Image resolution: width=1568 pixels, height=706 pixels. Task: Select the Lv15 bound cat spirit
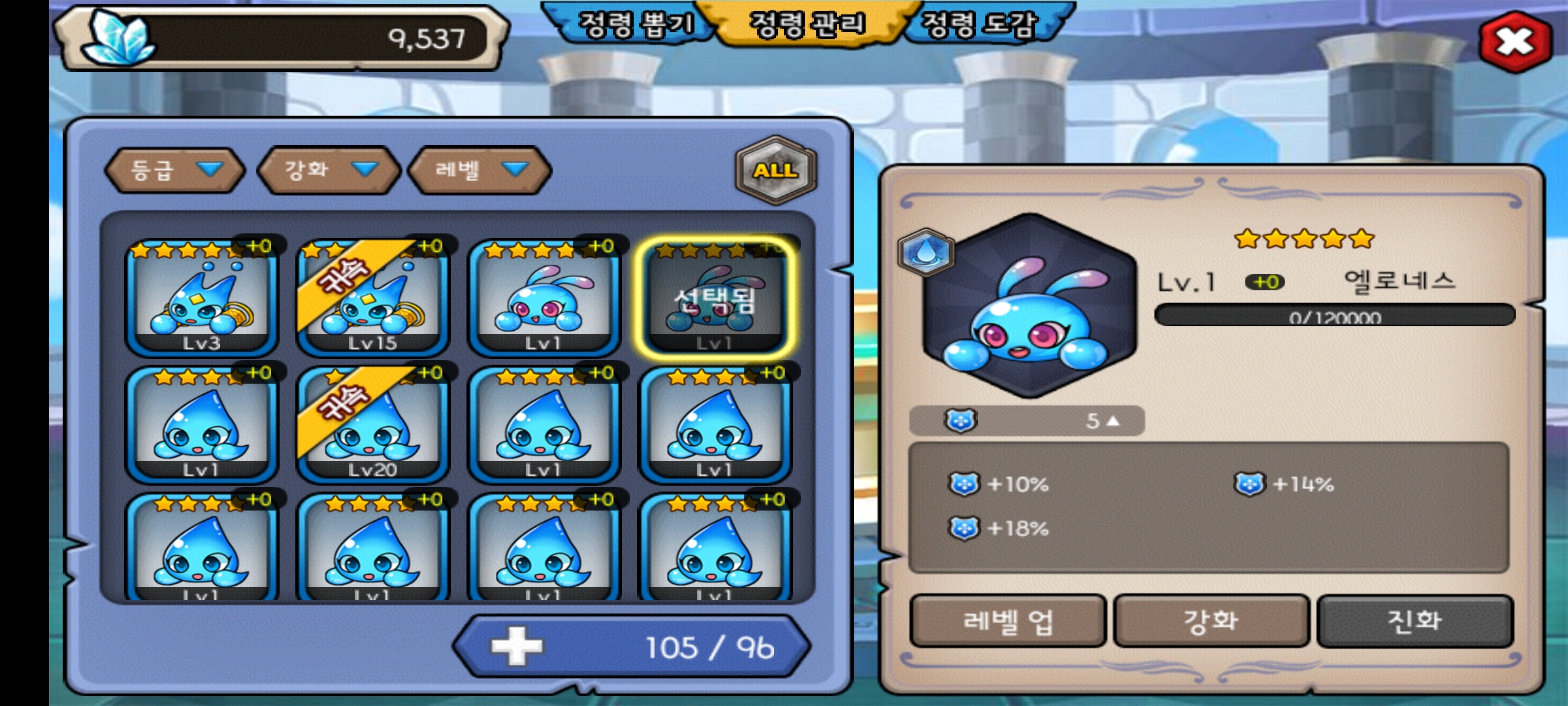372,299
